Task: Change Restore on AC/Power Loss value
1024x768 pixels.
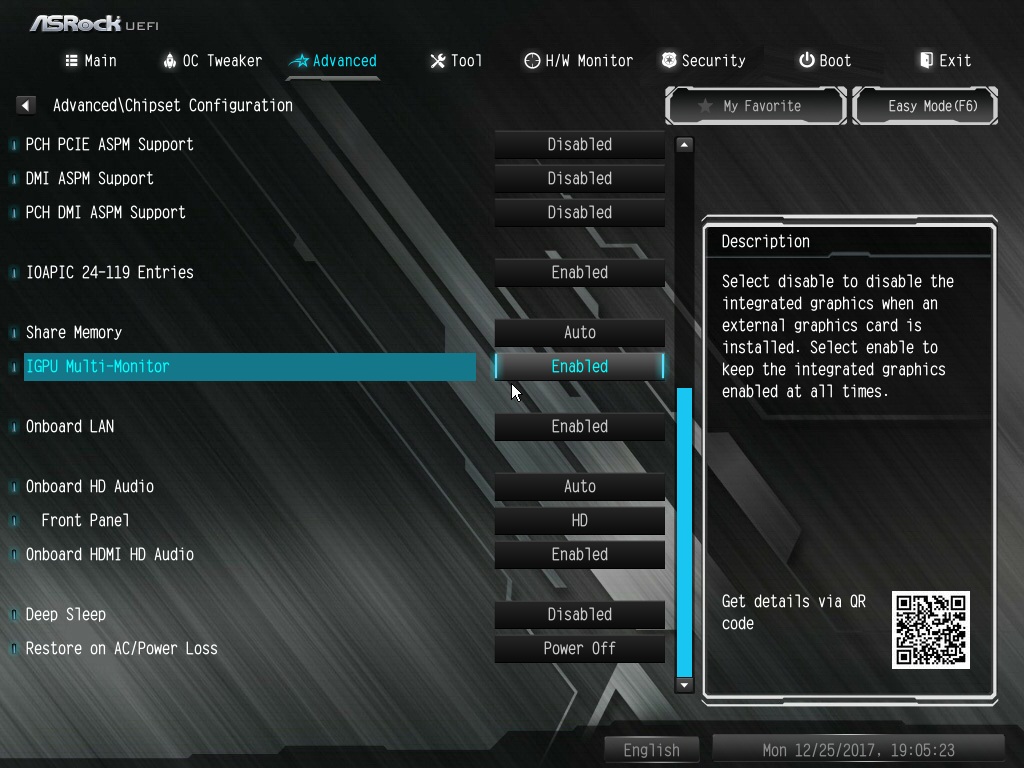Action: [579, 649]
